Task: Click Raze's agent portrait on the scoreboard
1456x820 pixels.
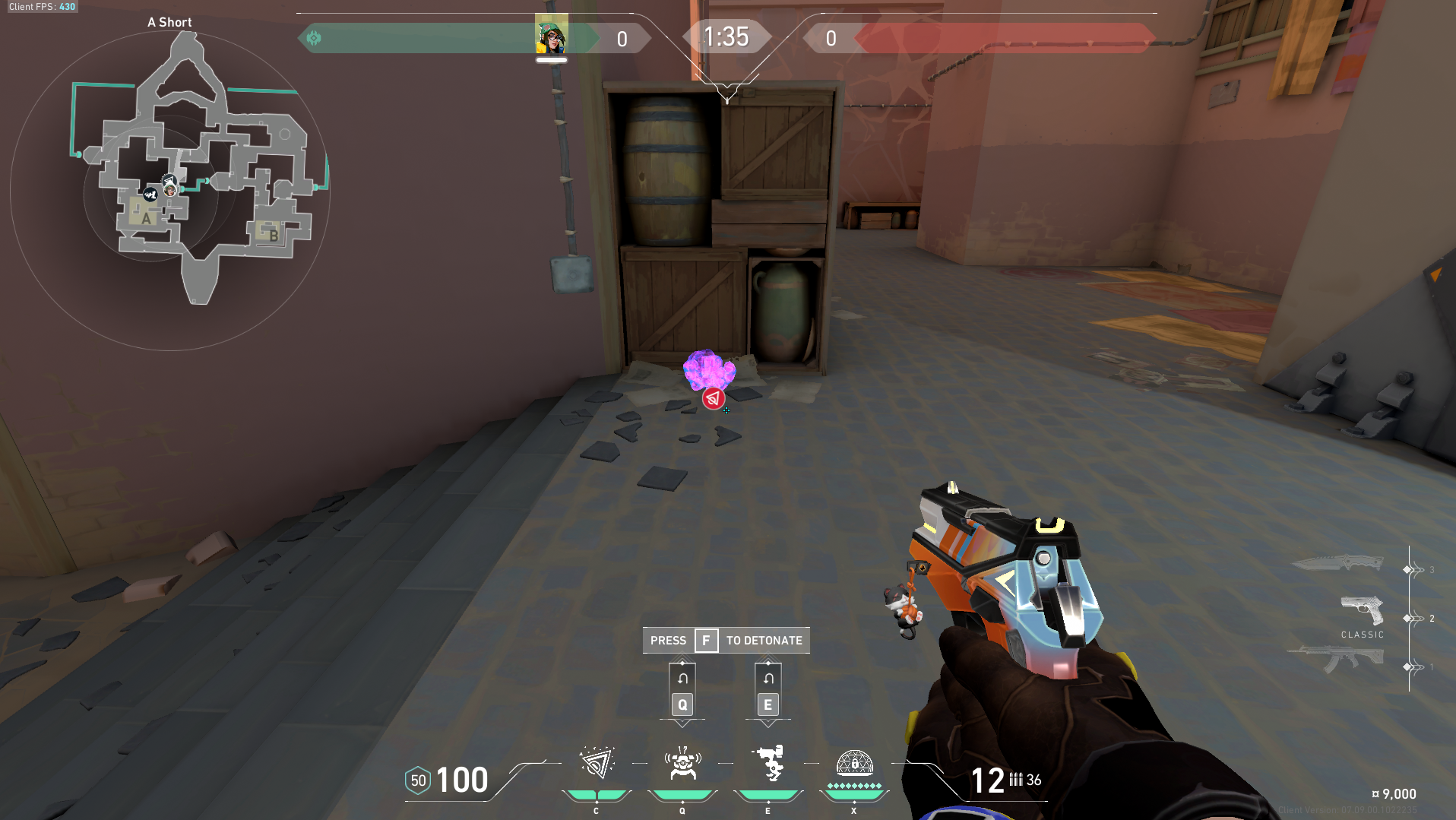Action: (551, 36)
